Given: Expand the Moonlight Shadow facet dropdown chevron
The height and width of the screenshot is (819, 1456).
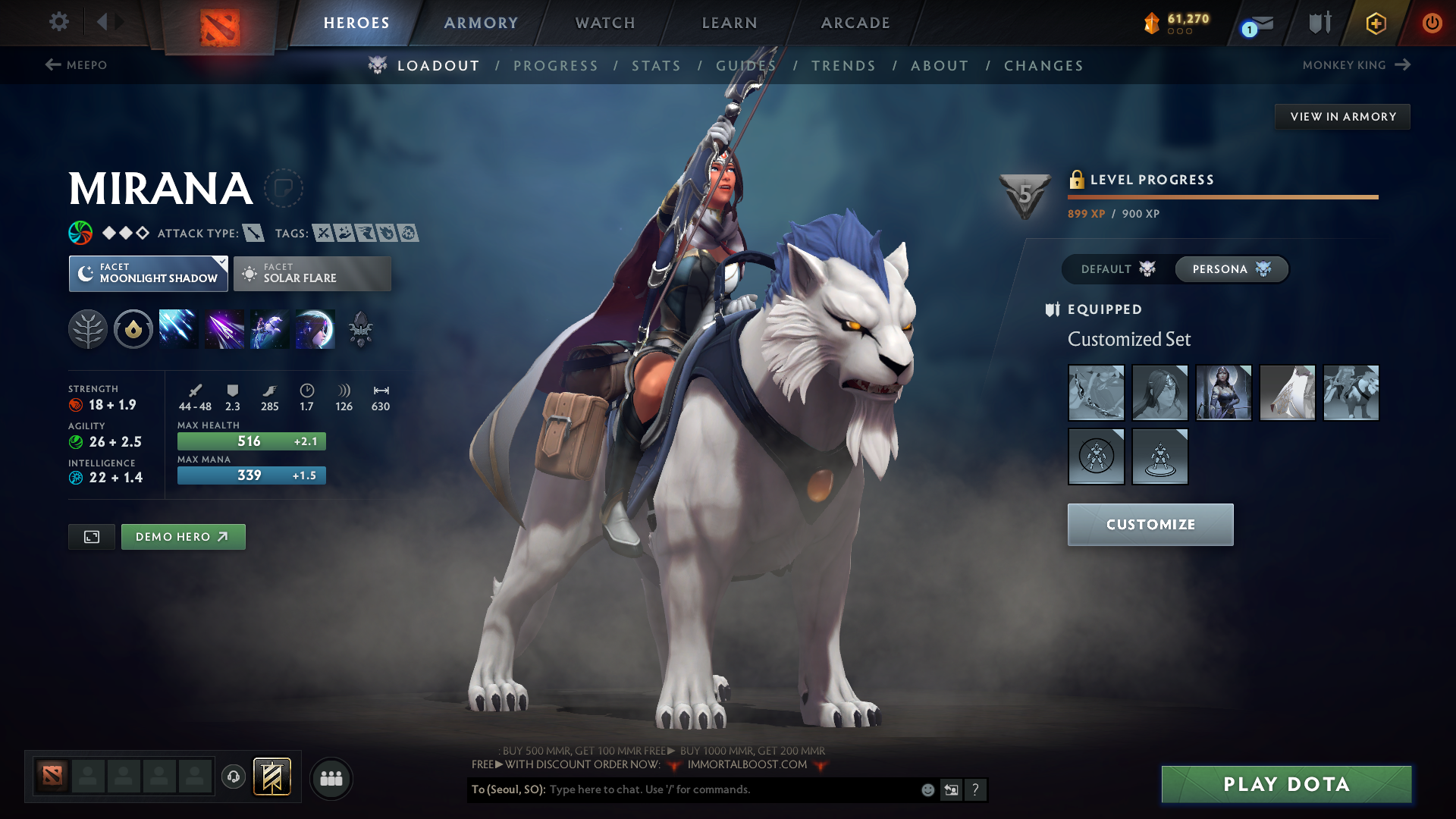Looking at the screenshot, I should click(221, 262).
